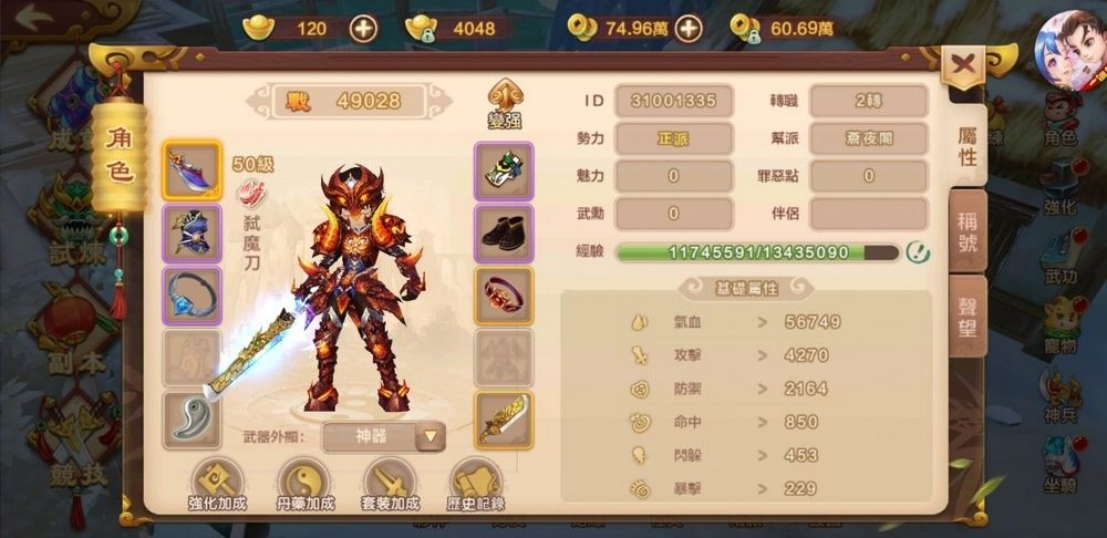Screen dimensions: 1107x538
Task: Open 歷史記錄 history log
Action: point(476,485)
